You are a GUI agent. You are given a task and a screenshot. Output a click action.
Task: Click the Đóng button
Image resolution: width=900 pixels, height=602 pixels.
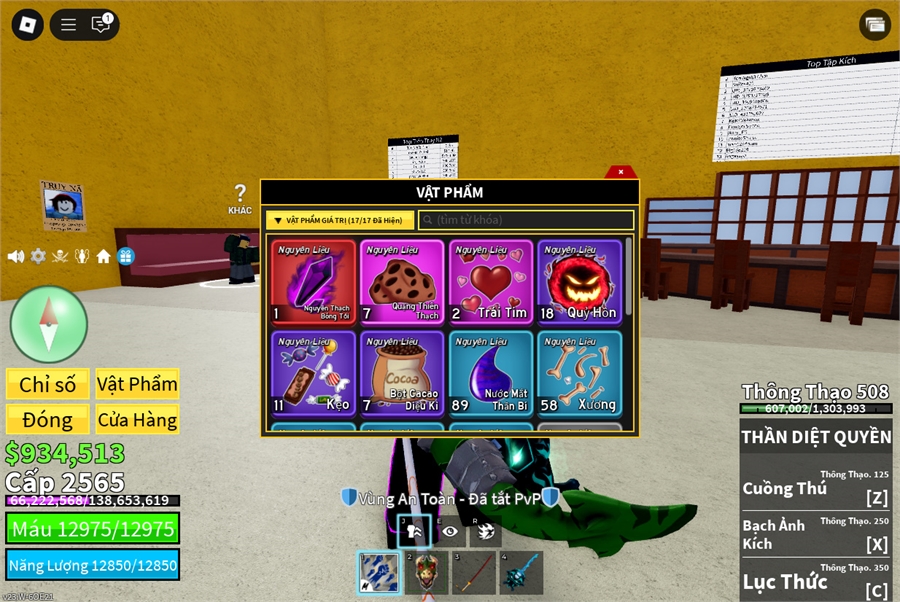(x=47, y=419)
